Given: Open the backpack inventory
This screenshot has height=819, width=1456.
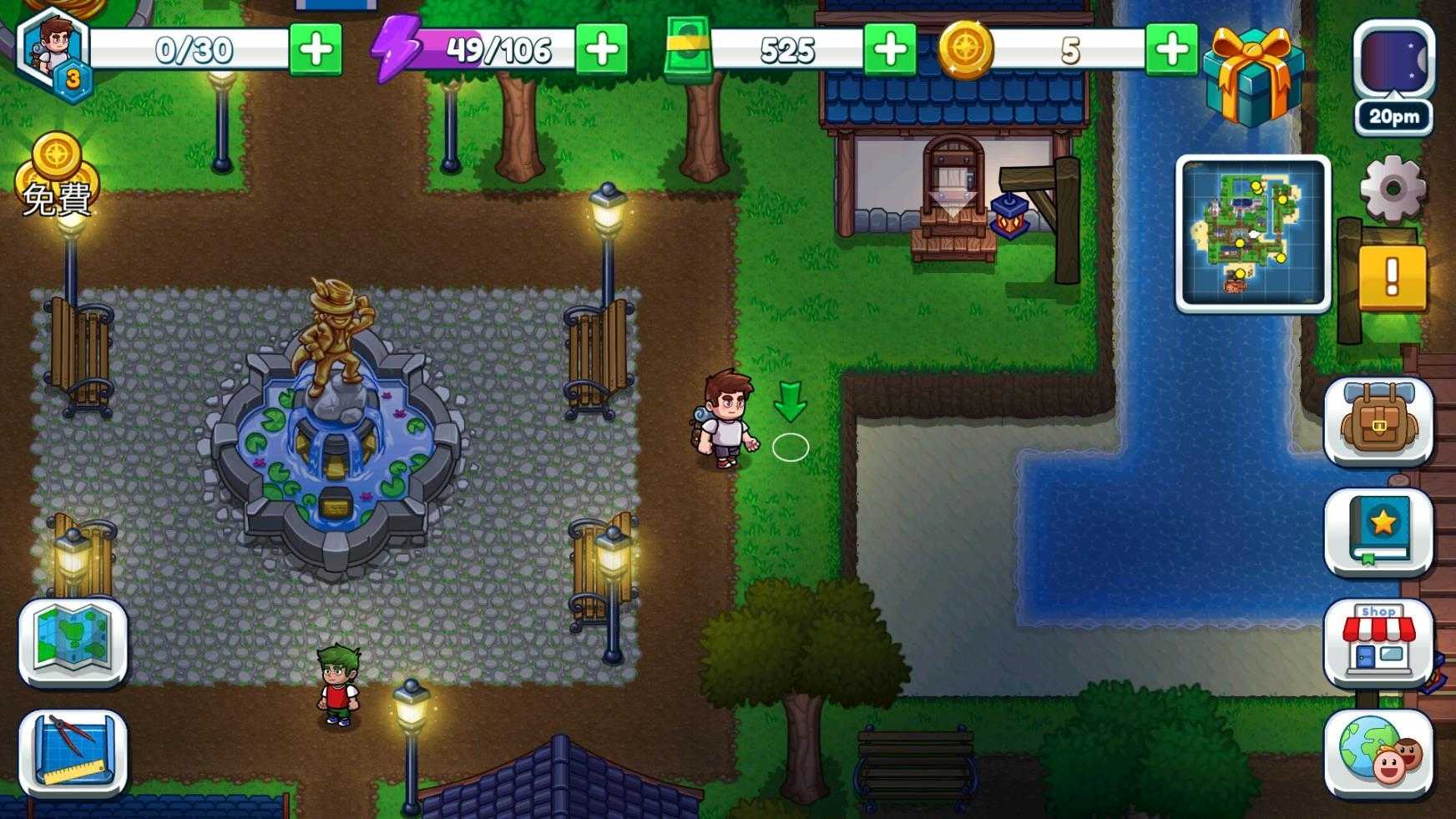Looking at the screenshot, I should tap(1378, 420).
